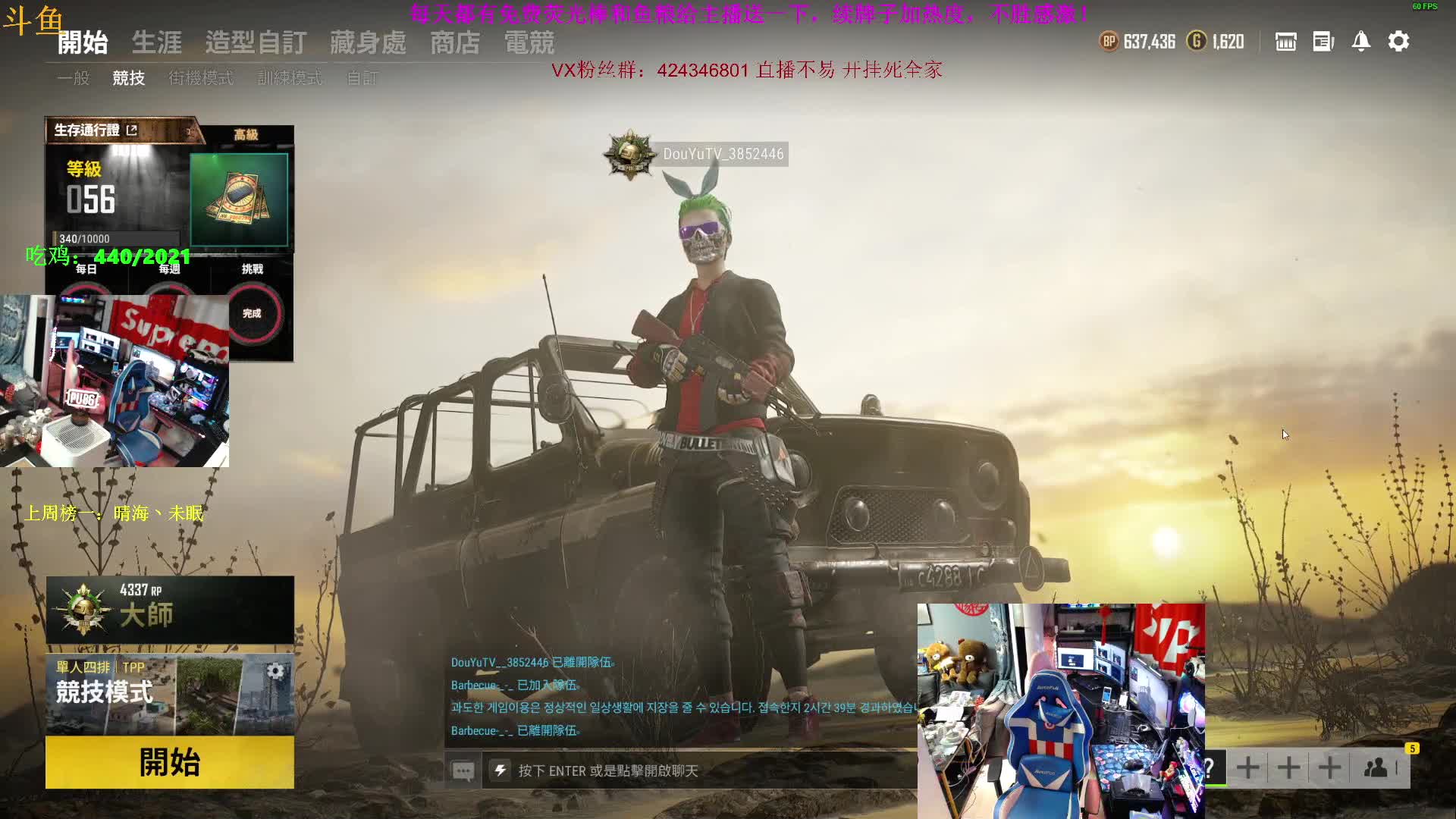Select the 競技 ranked mode tab

128,78
